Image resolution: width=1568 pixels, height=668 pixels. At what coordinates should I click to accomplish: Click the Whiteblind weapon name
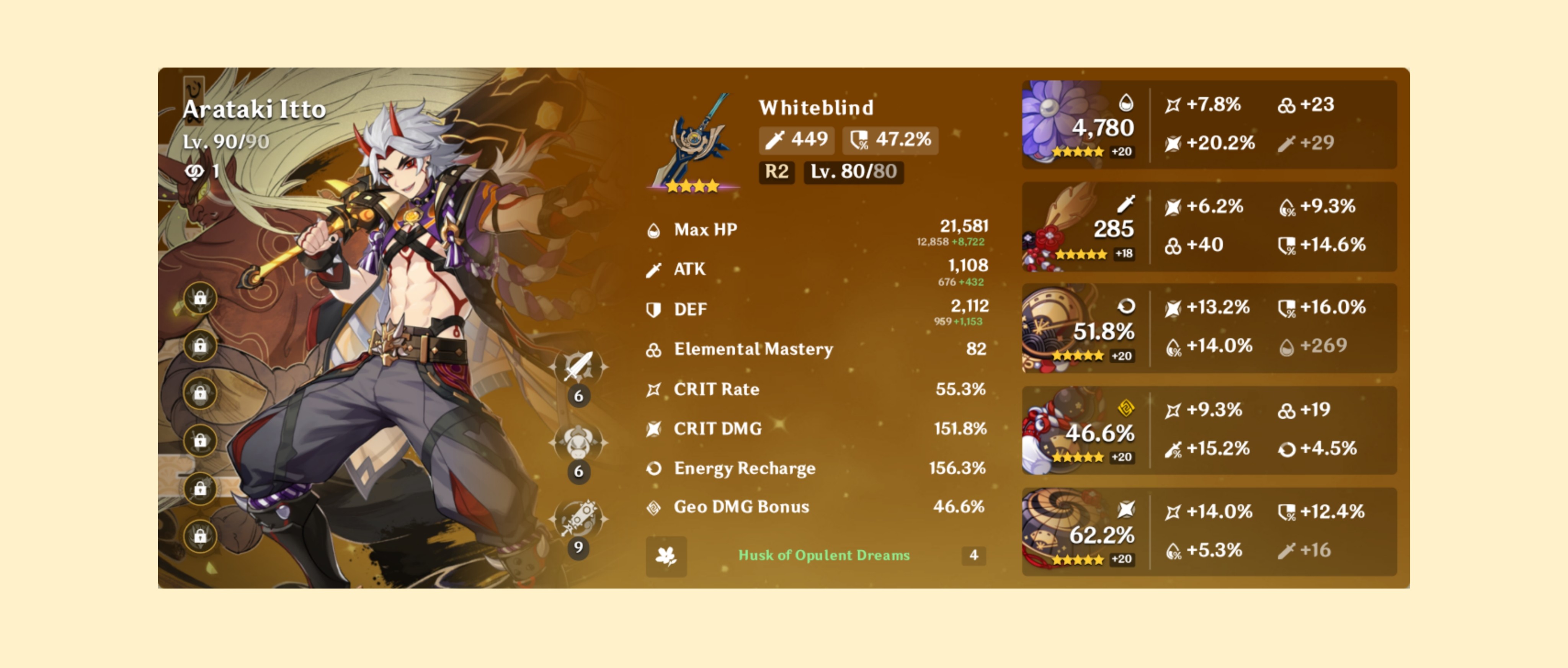pos(816,108)
